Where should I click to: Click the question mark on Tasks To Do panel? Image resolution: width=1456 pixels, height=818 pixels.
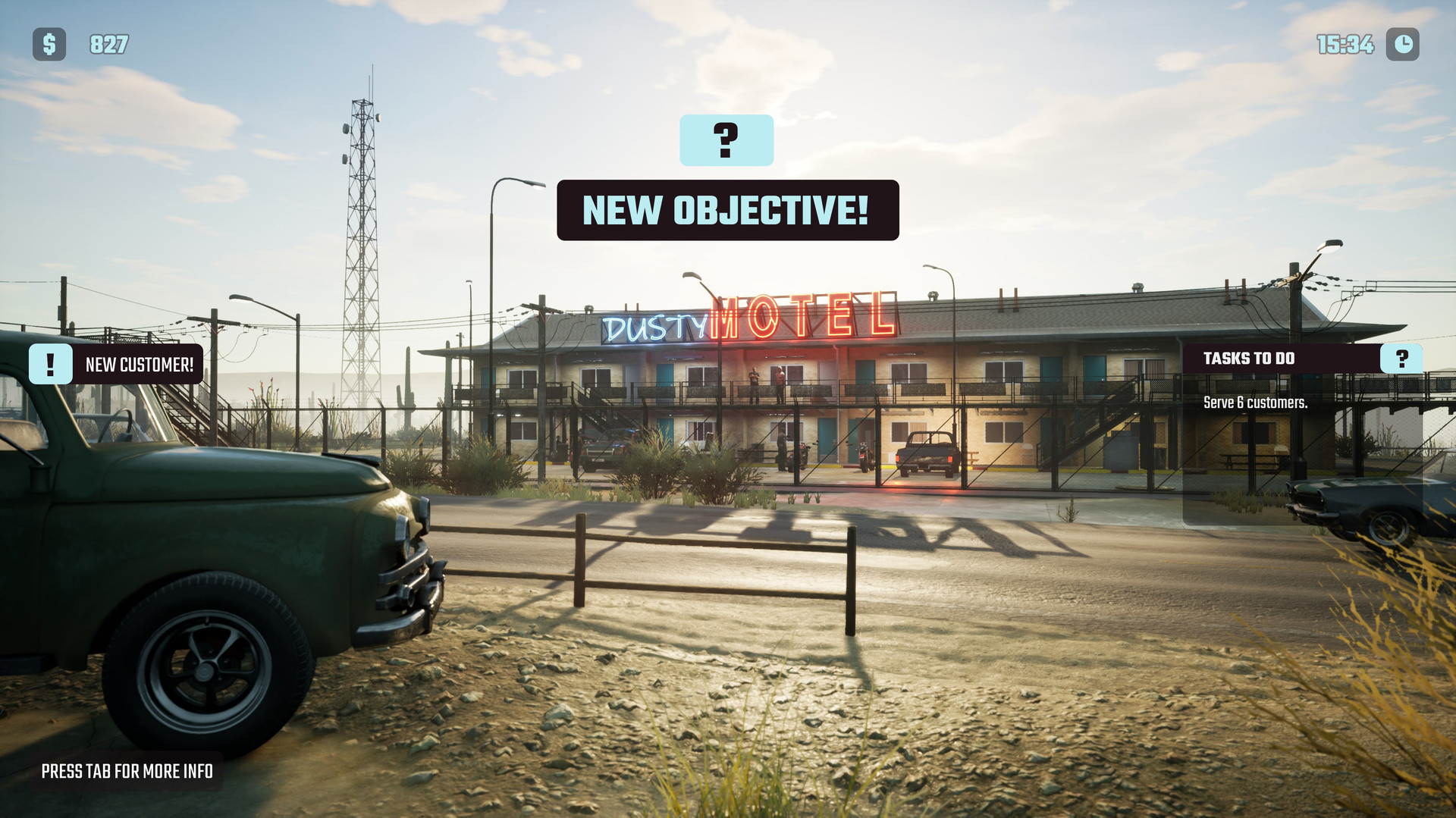[1401, 358]
